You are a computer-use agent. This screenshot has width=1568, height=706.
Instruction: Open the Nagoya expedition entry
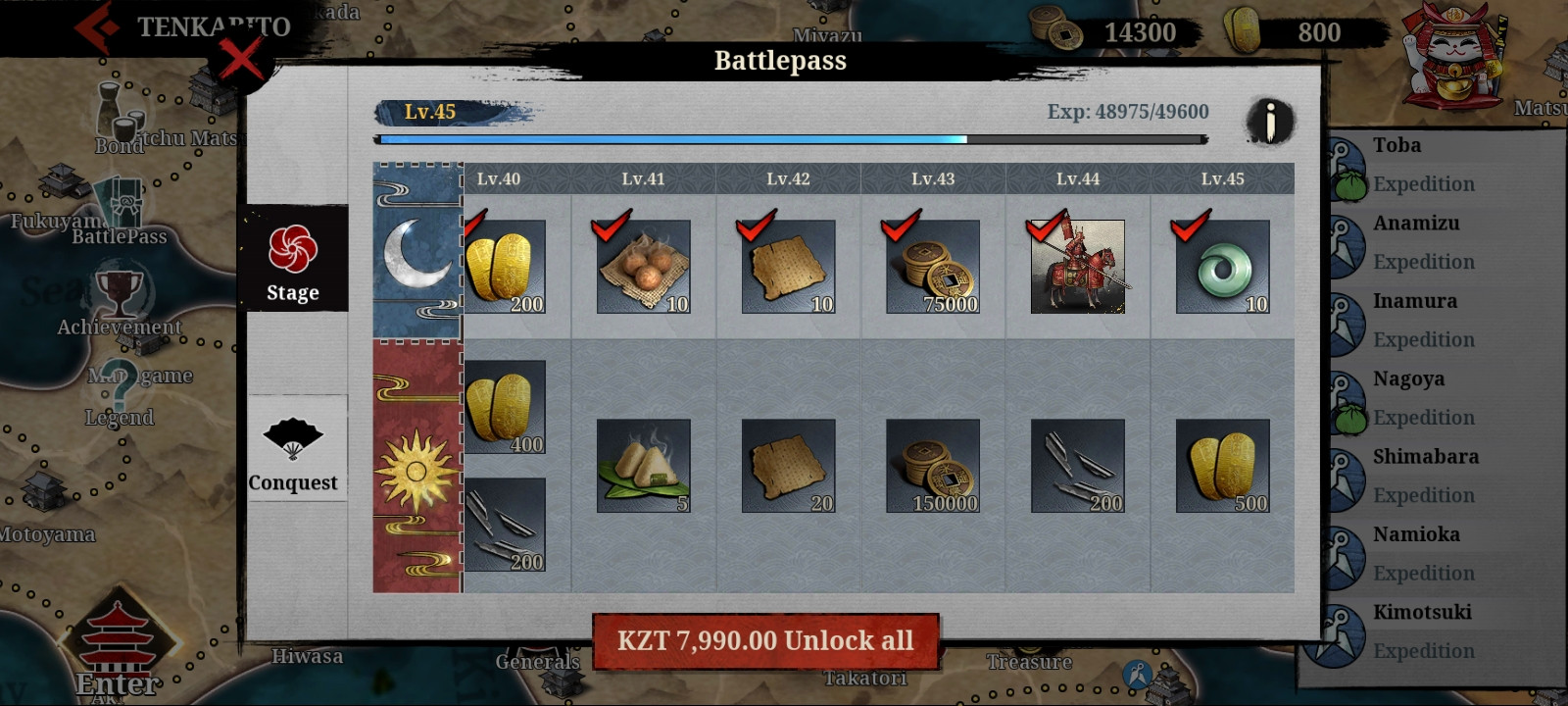(1421, 397)
